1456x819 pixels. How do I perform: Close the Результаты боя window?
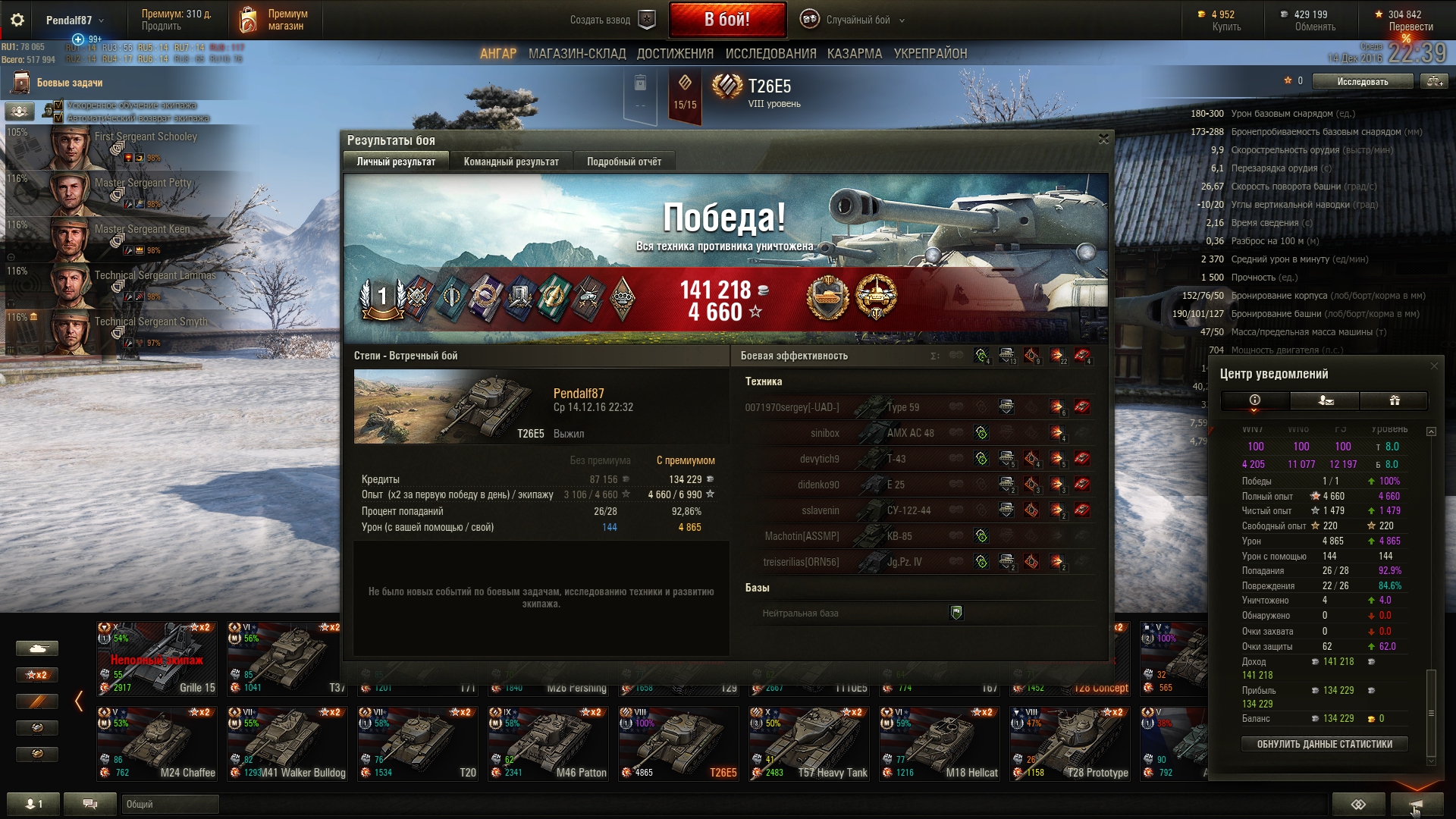point(1103,139)
